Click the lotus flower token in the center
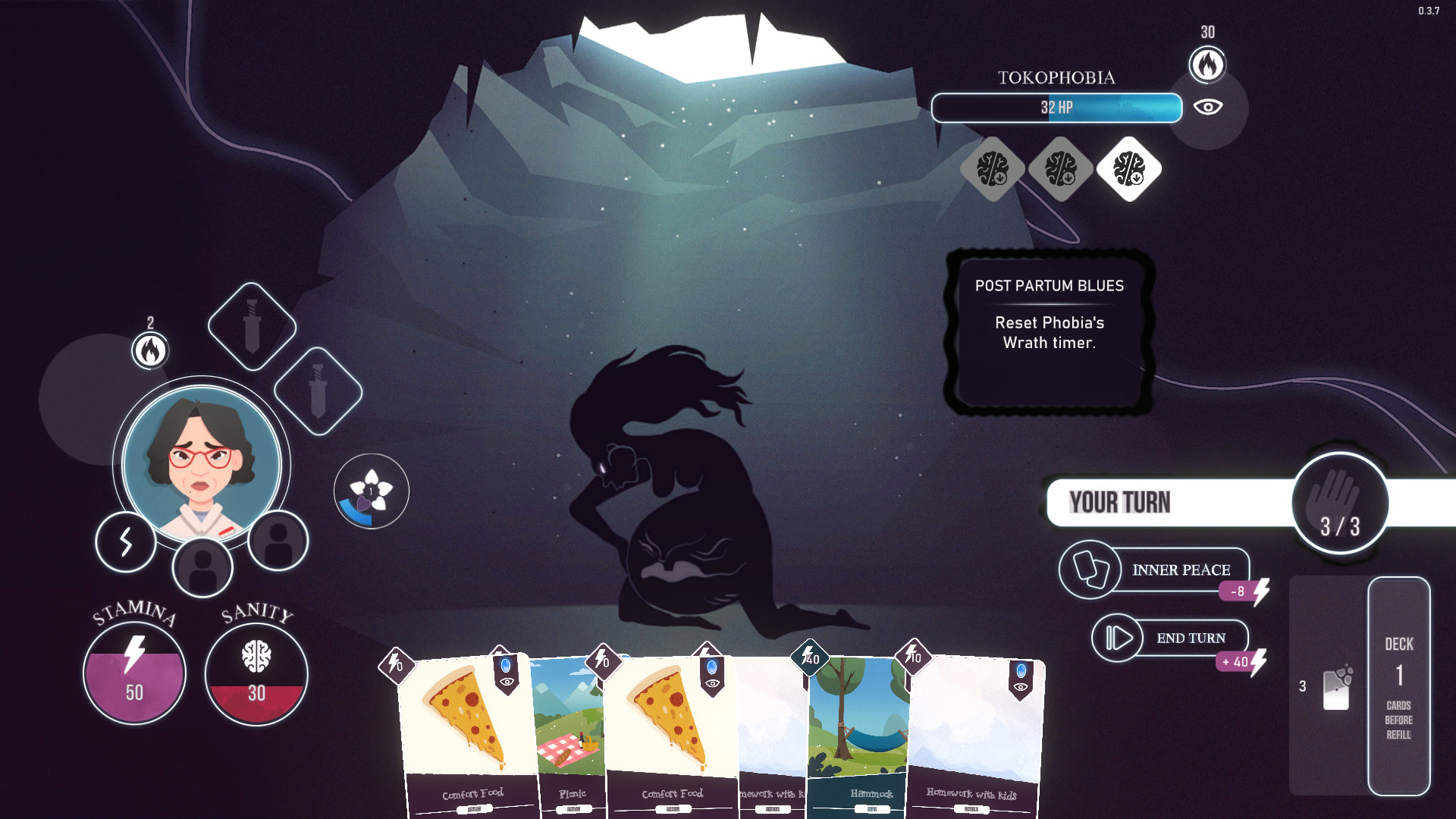The height and width of the screenshot is (819, 1456). 370,489
